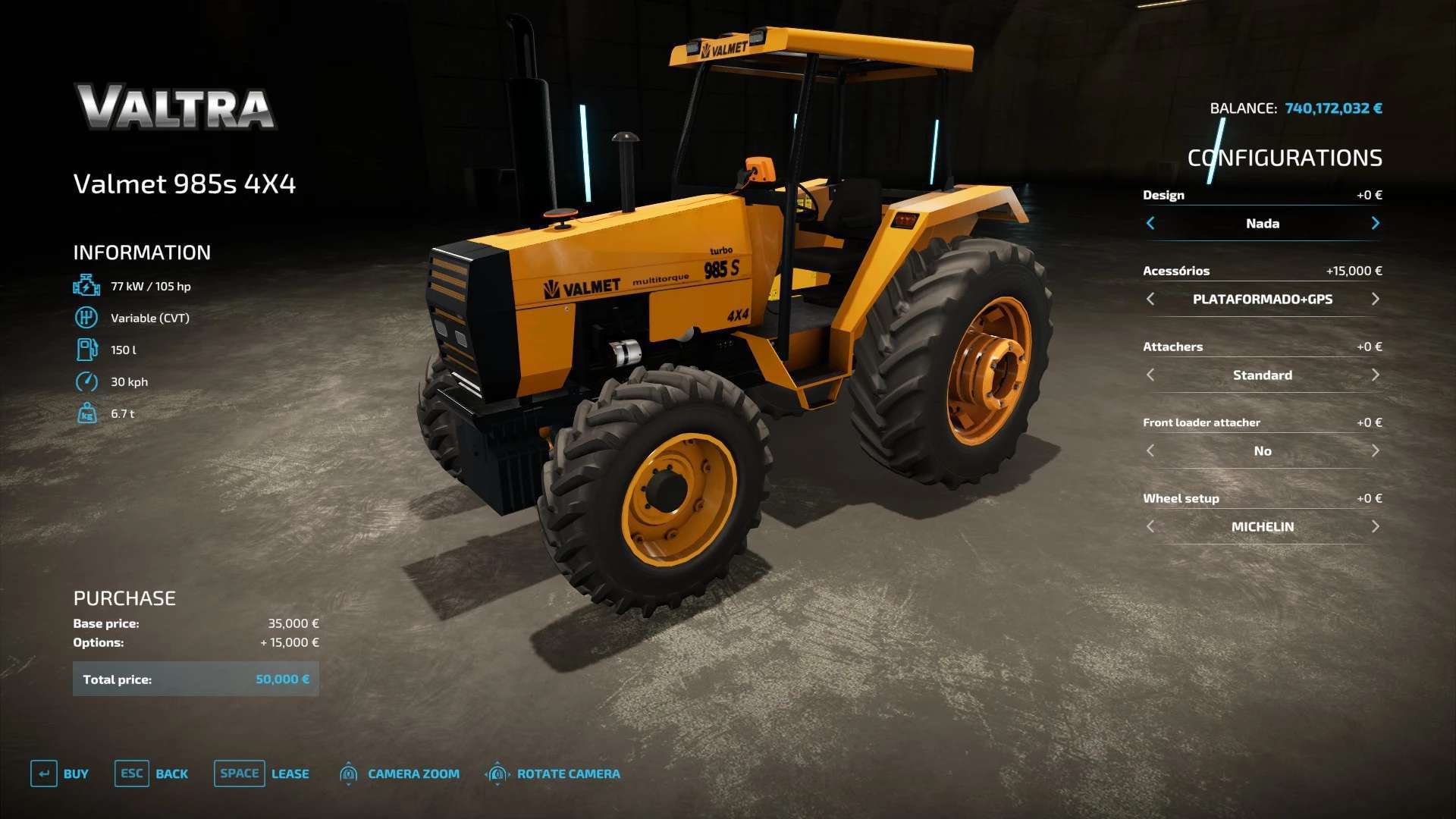This screenshot has width=1456, height=819.
Task: Click the engine power info icon
Action: pyautogui.click(x=86, y=286)
